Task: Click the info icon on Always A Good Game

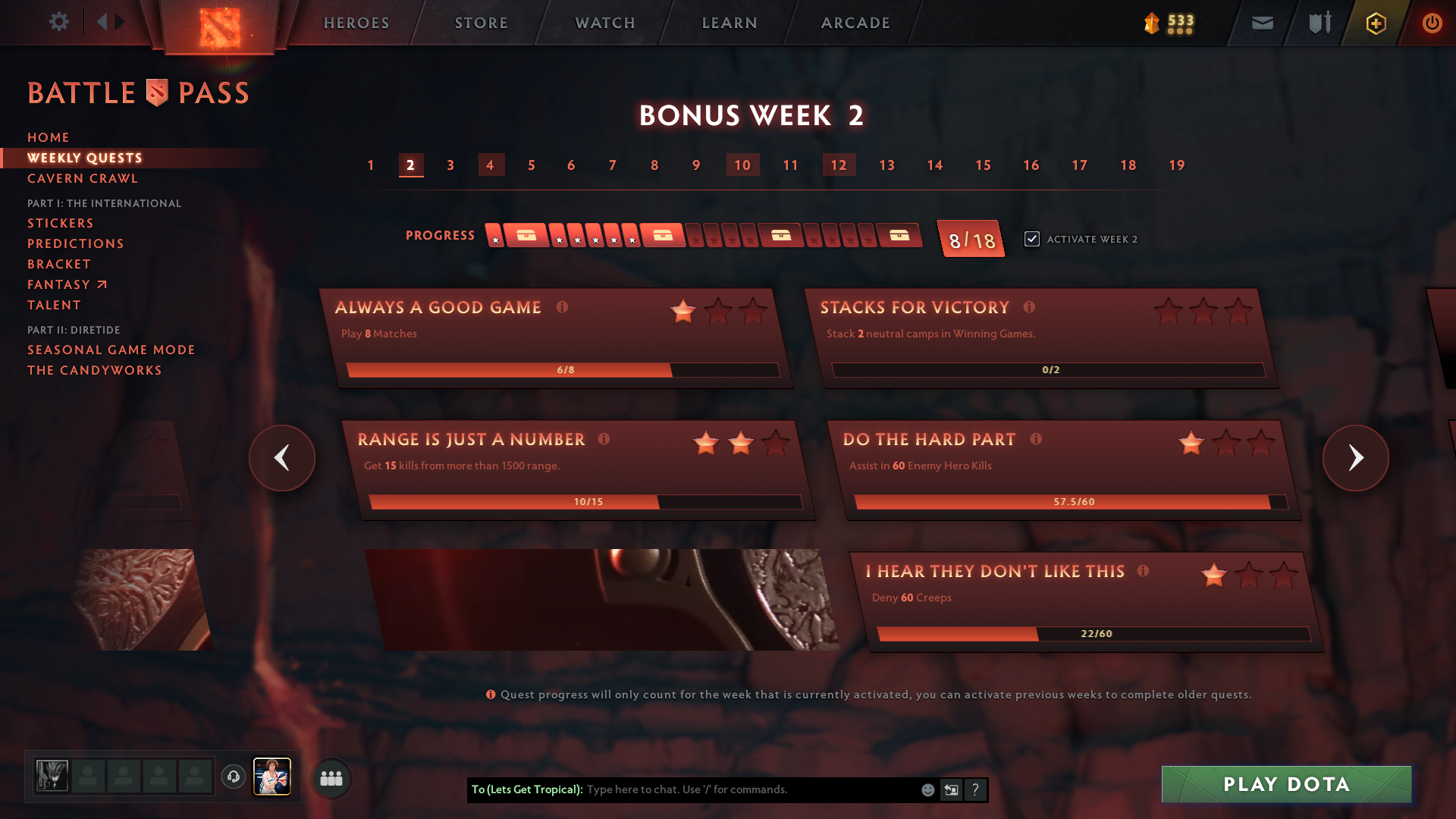Action: click(562, 308)
